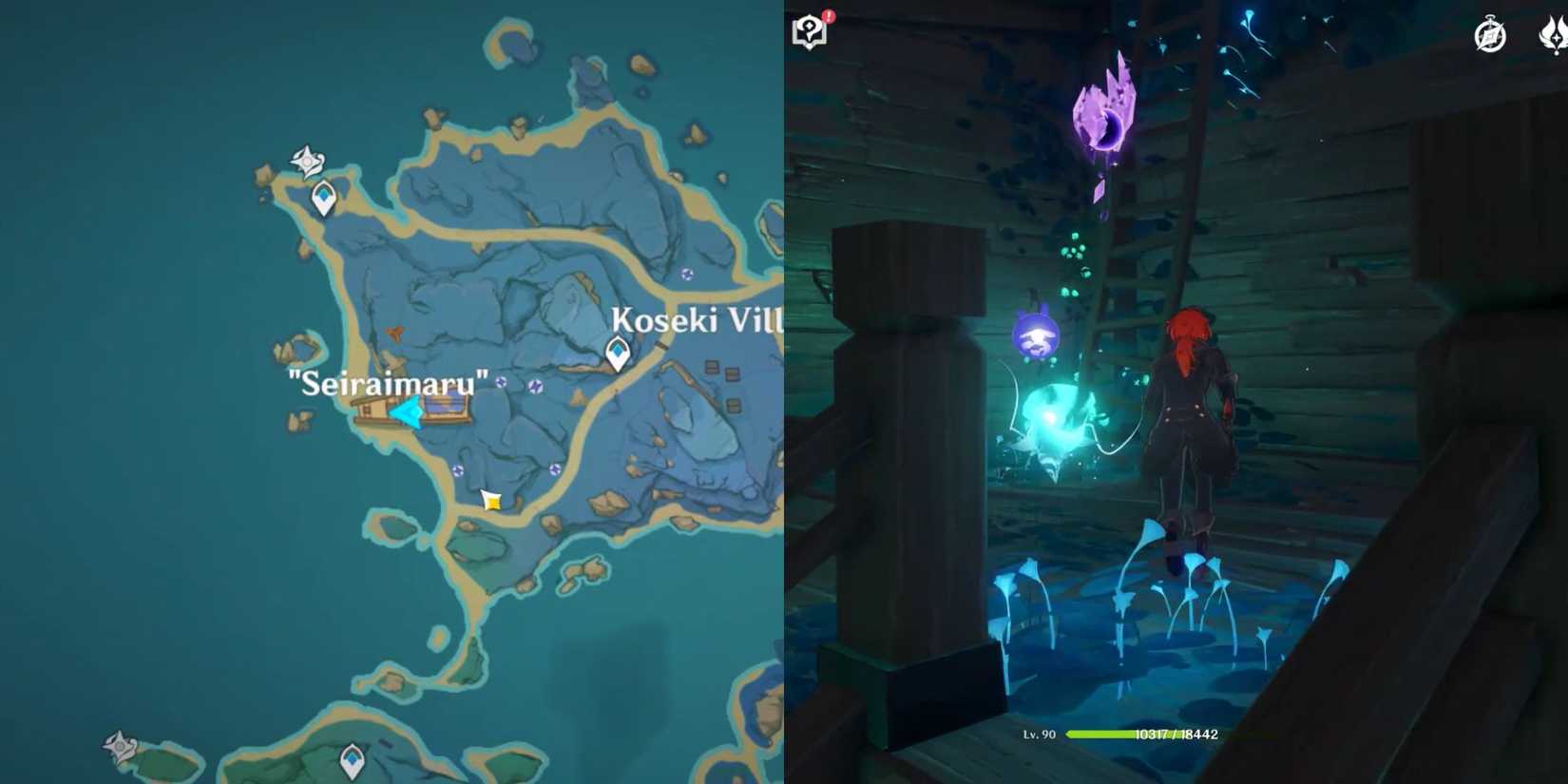Image resolution: width=1568 pixels, height=784 pixels.
Task: Click the purple Electro Seelie orb
Action: [x=1037, y=335]
